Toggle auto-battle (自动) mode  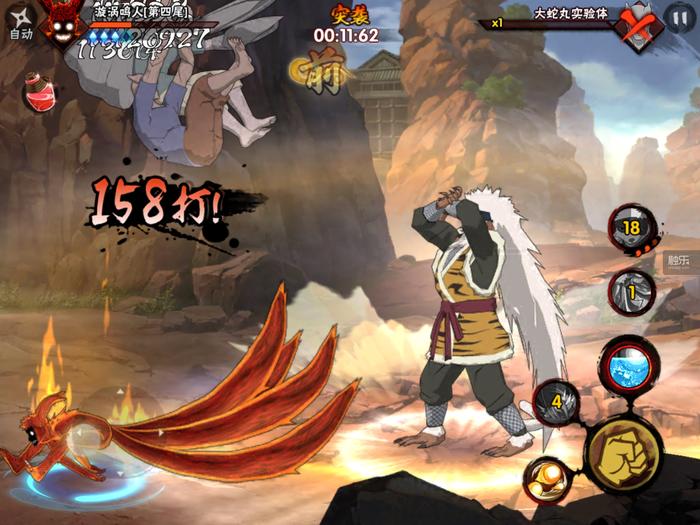[21, 21]
